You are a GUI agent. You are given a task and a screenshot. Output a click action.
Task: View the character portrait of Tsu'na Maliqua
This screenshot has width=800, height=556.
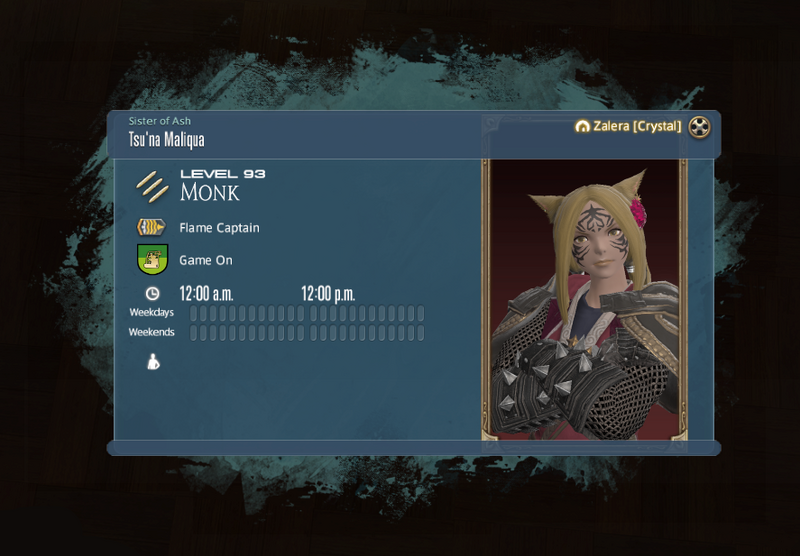coord(584,298)
